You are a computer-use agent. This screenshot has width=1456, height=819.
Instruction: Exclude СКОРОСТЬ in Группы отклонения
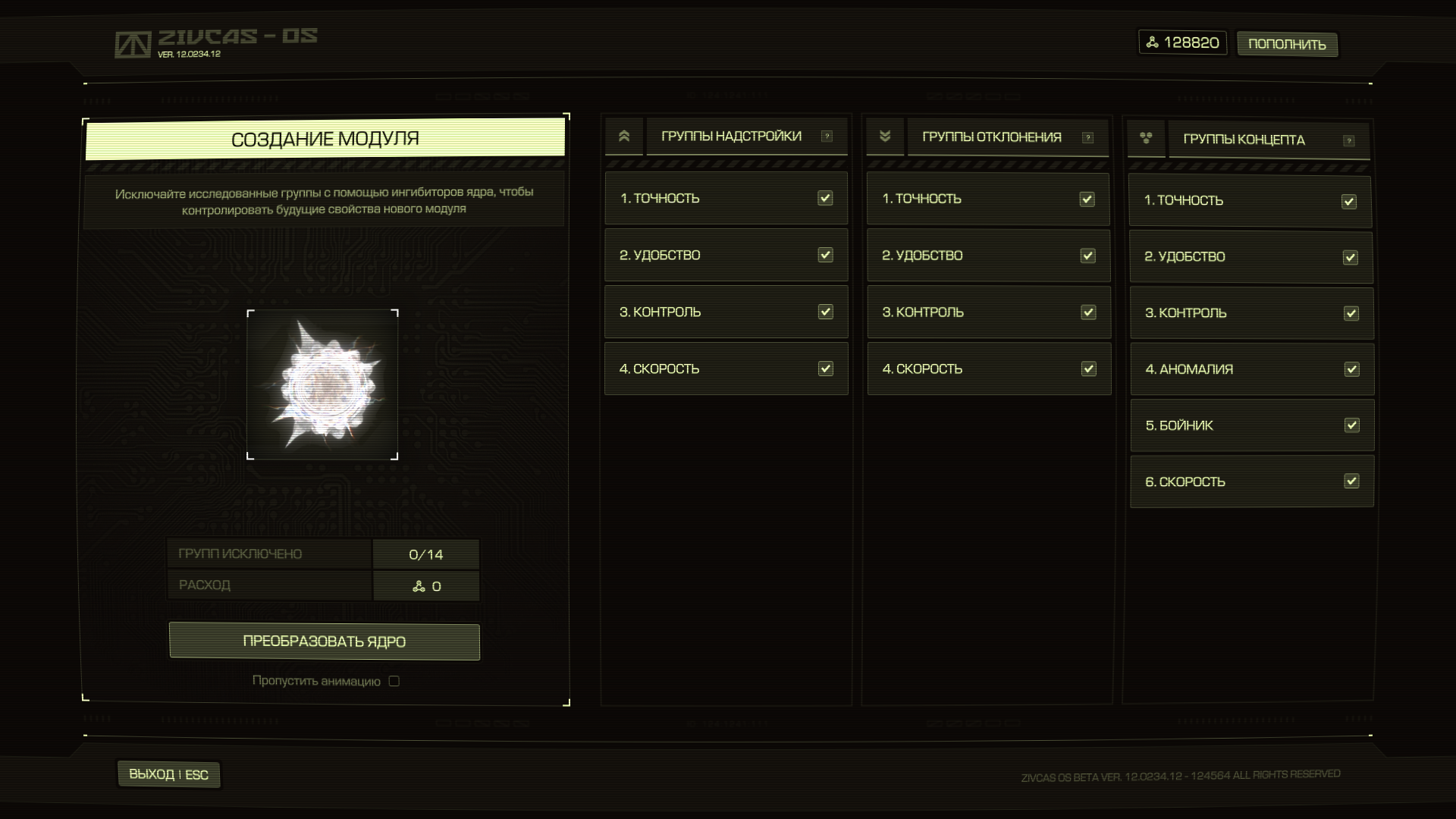pyautogui.click(x=1088, y=369)
